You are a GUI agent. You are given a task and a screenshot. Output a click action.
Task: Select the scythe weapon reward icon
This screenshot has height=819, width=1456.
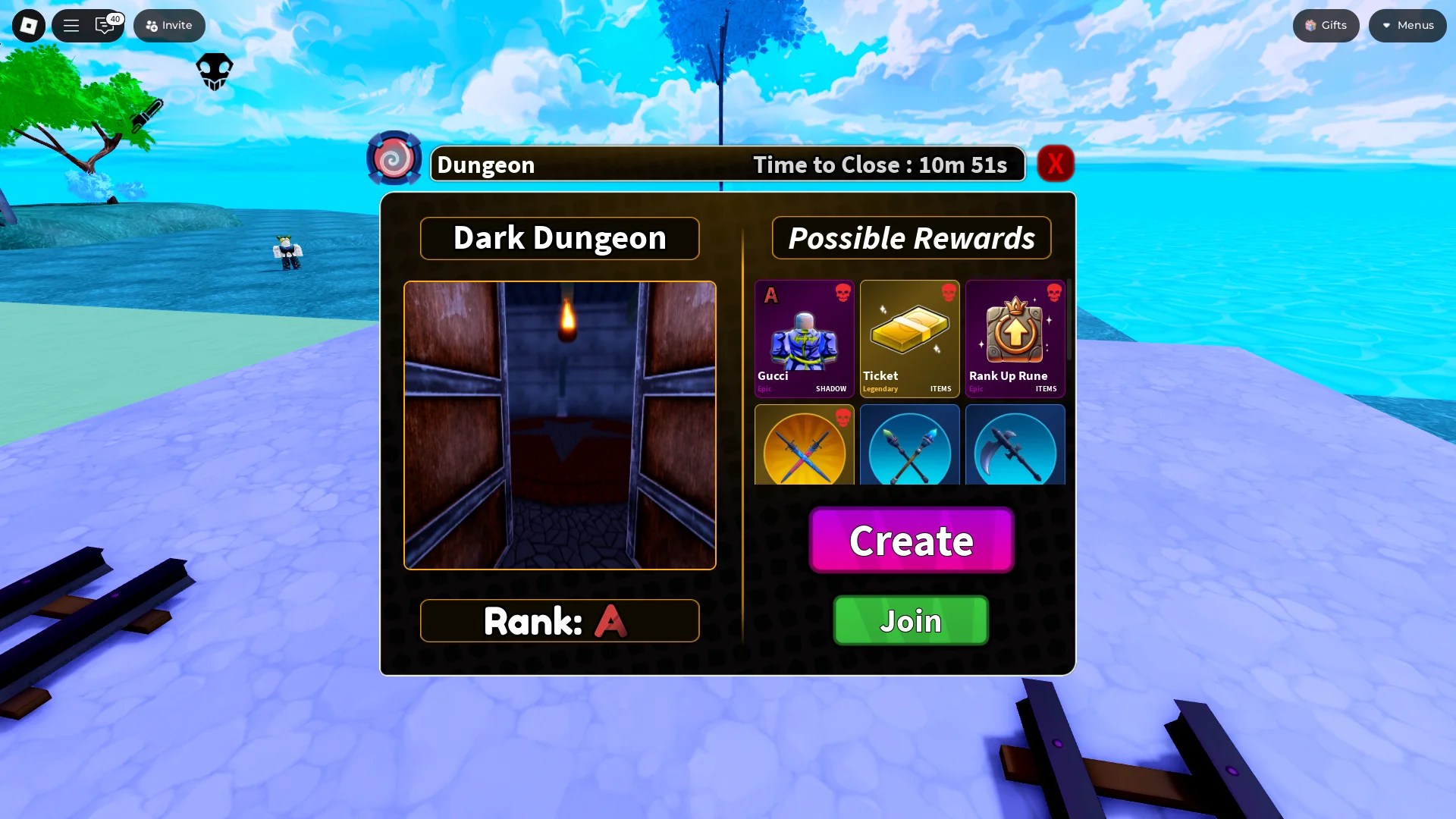[1015, 447]
